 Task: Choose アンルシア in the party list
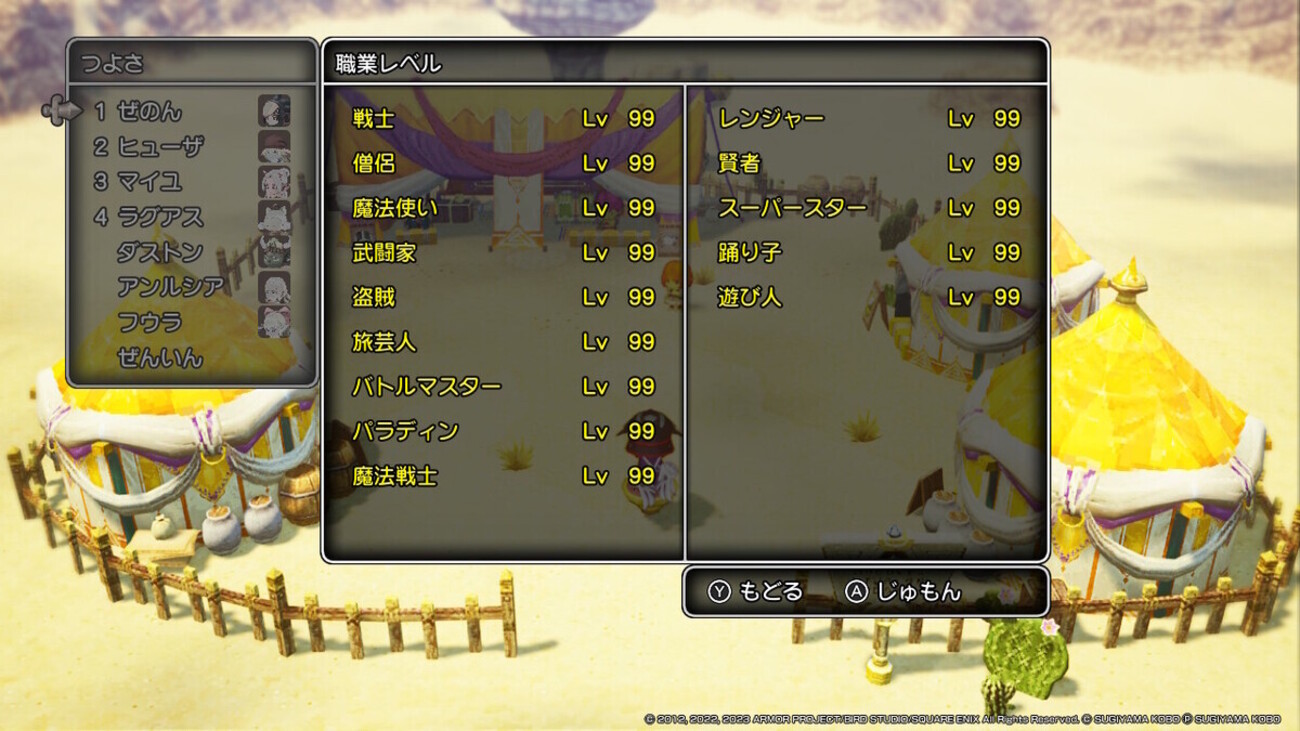point(170,287)
